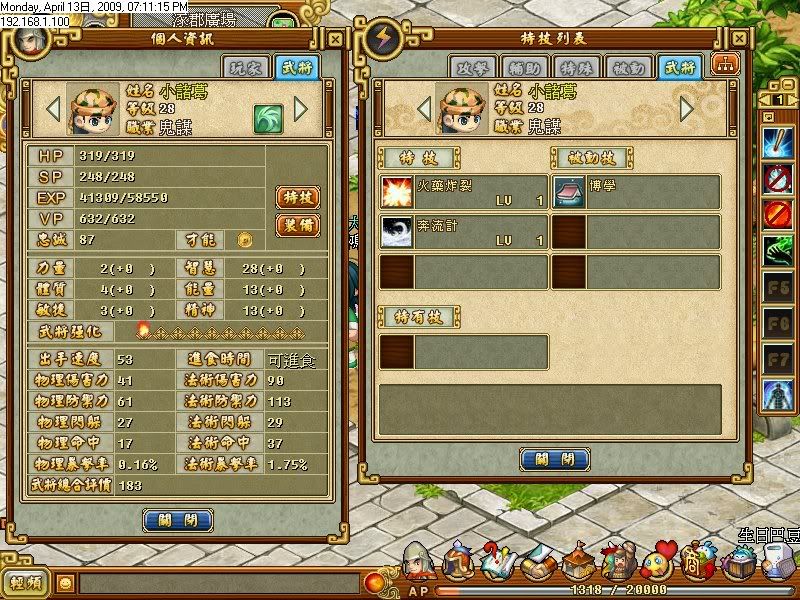This screenshot has height=600, width=800.
Task: Click the handshake icon in bottom bar
Action: [x=542, y=560]
